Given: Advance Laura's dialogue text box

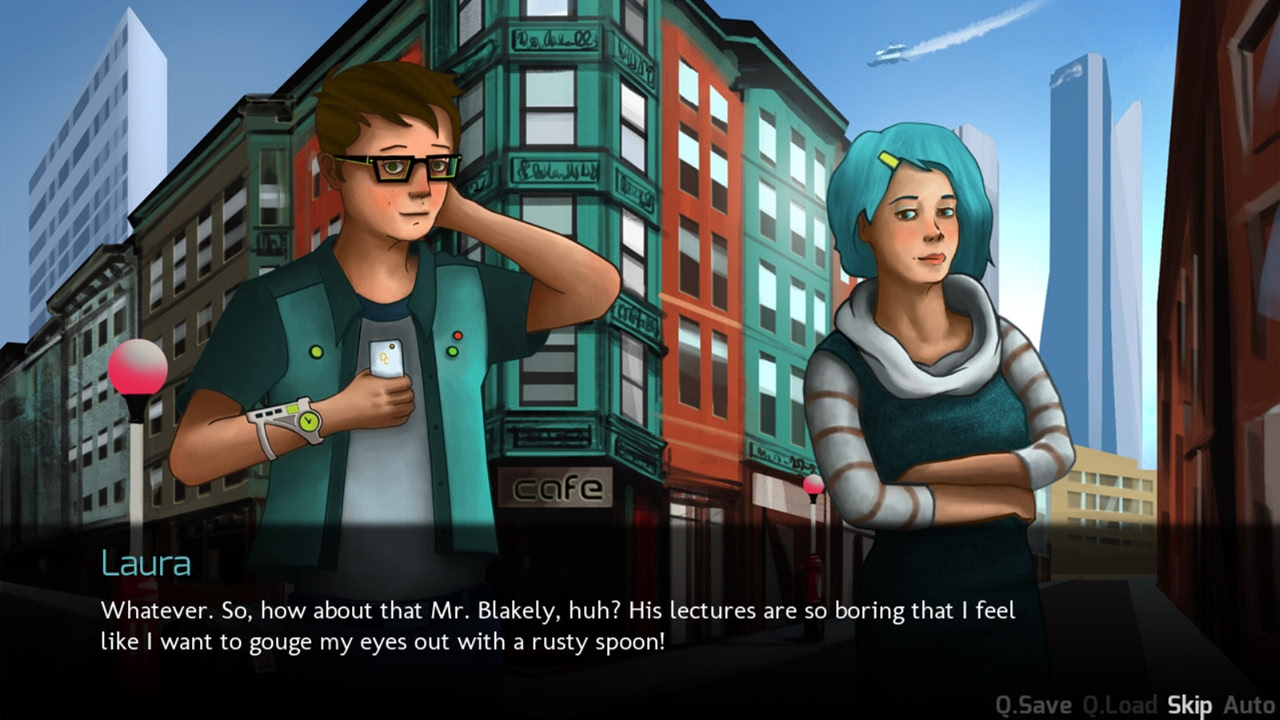Looking at the screenshot, I should click(x=560, y=625).
